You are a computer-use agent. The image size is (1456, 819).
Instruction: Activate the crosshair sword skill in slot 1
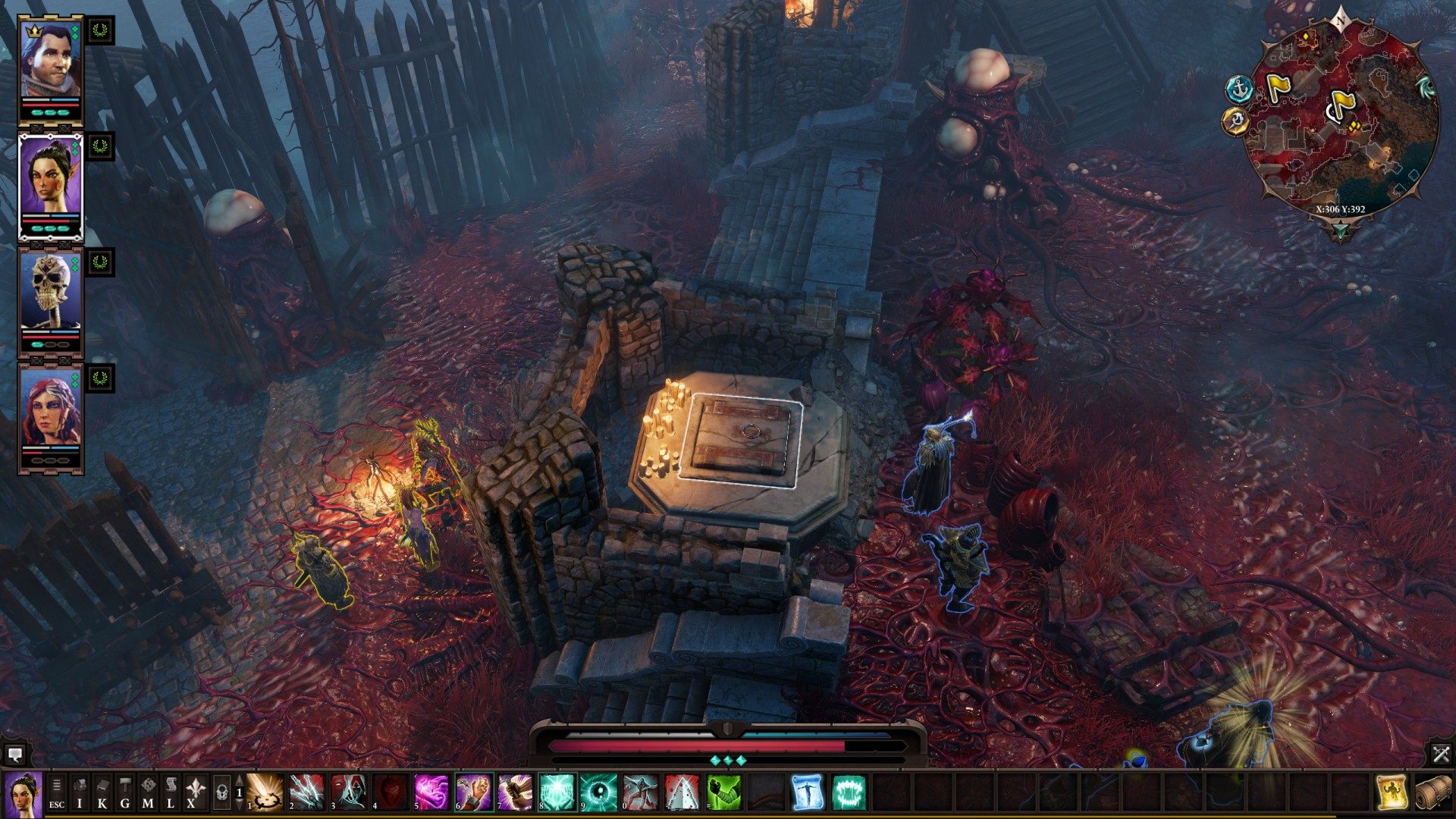[x=265, y=792]
